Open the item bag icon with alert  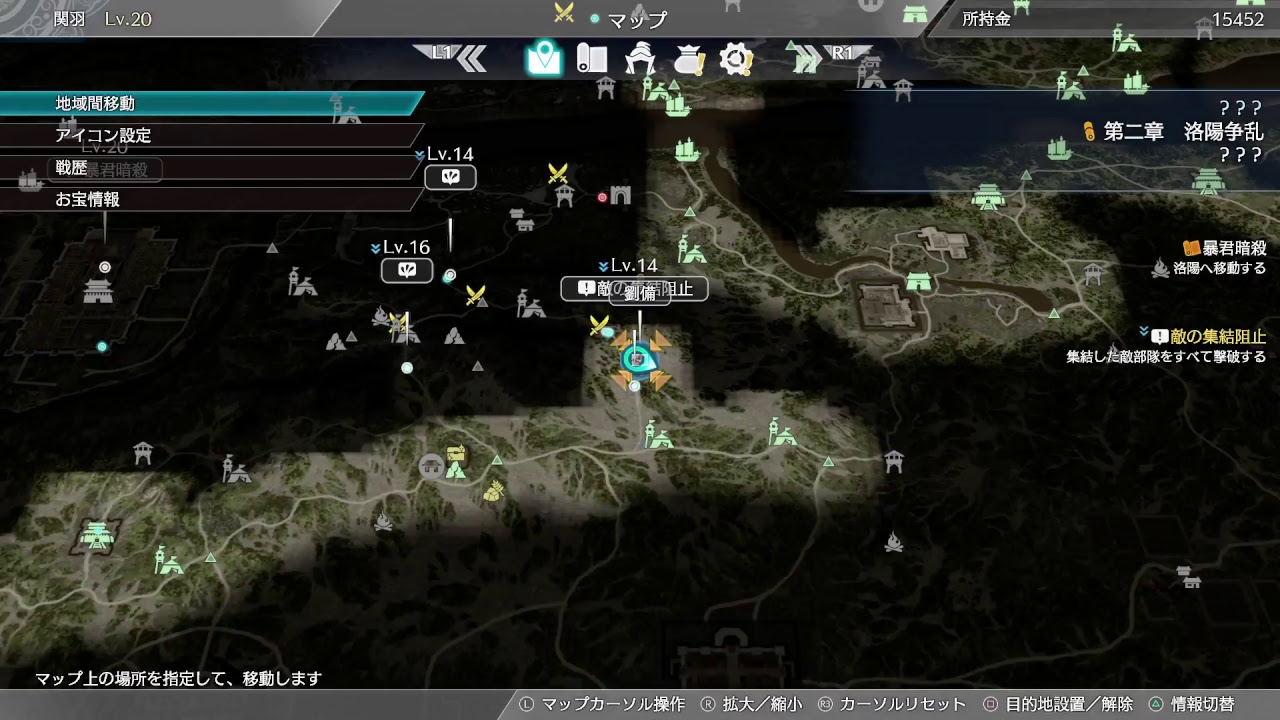[687, 59]
